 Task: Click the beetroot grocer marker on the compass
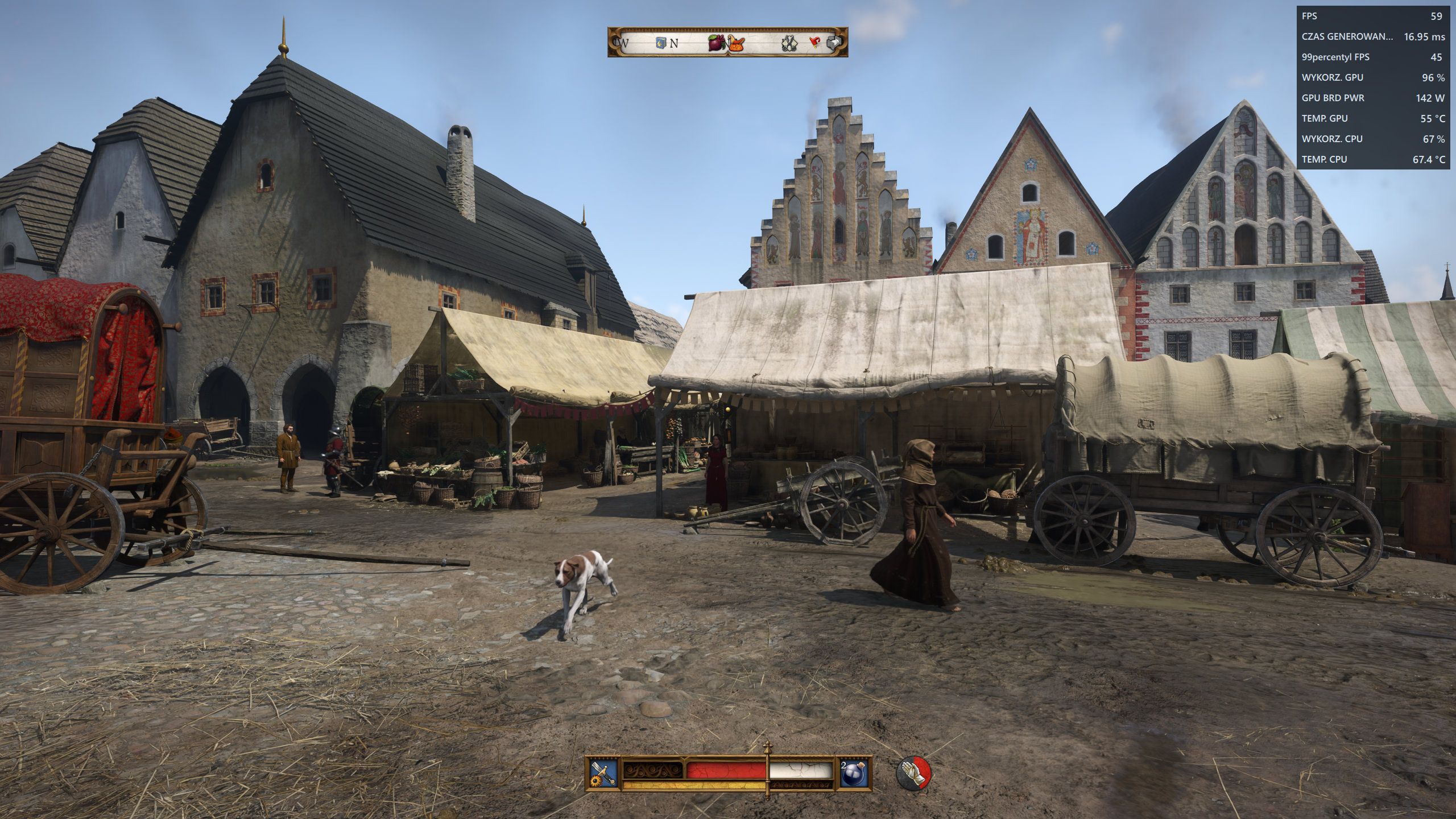pyautogui.click(x=716, y=42)
